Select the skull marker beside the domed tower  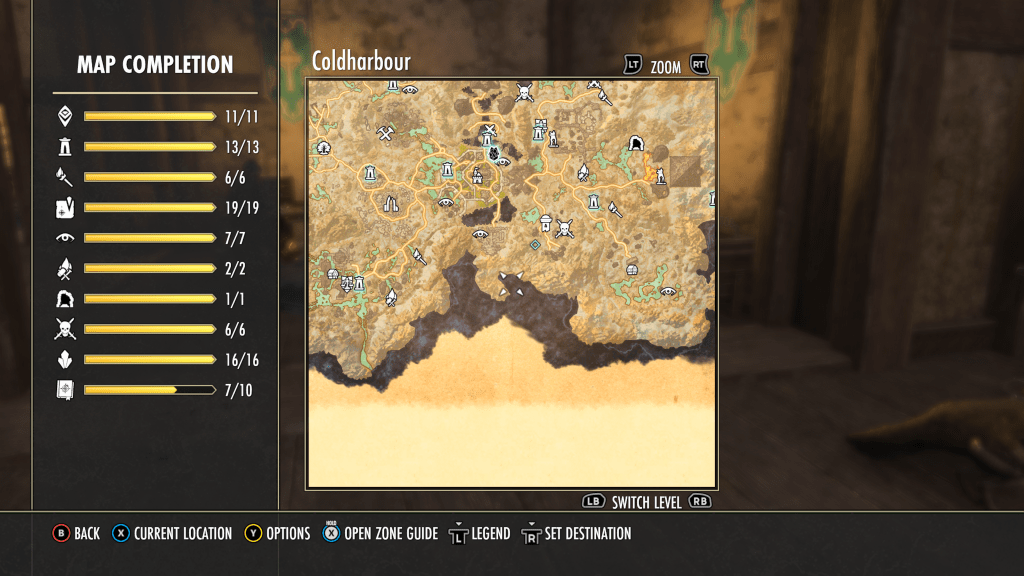pos(565,229)
